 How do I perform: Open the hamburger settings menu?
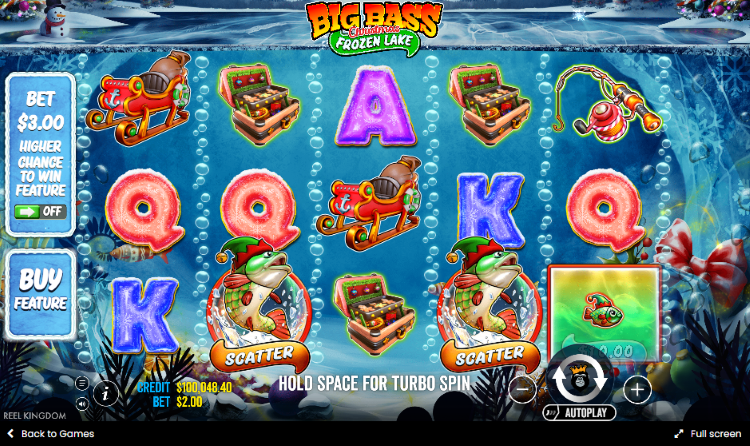coord(82,383)
